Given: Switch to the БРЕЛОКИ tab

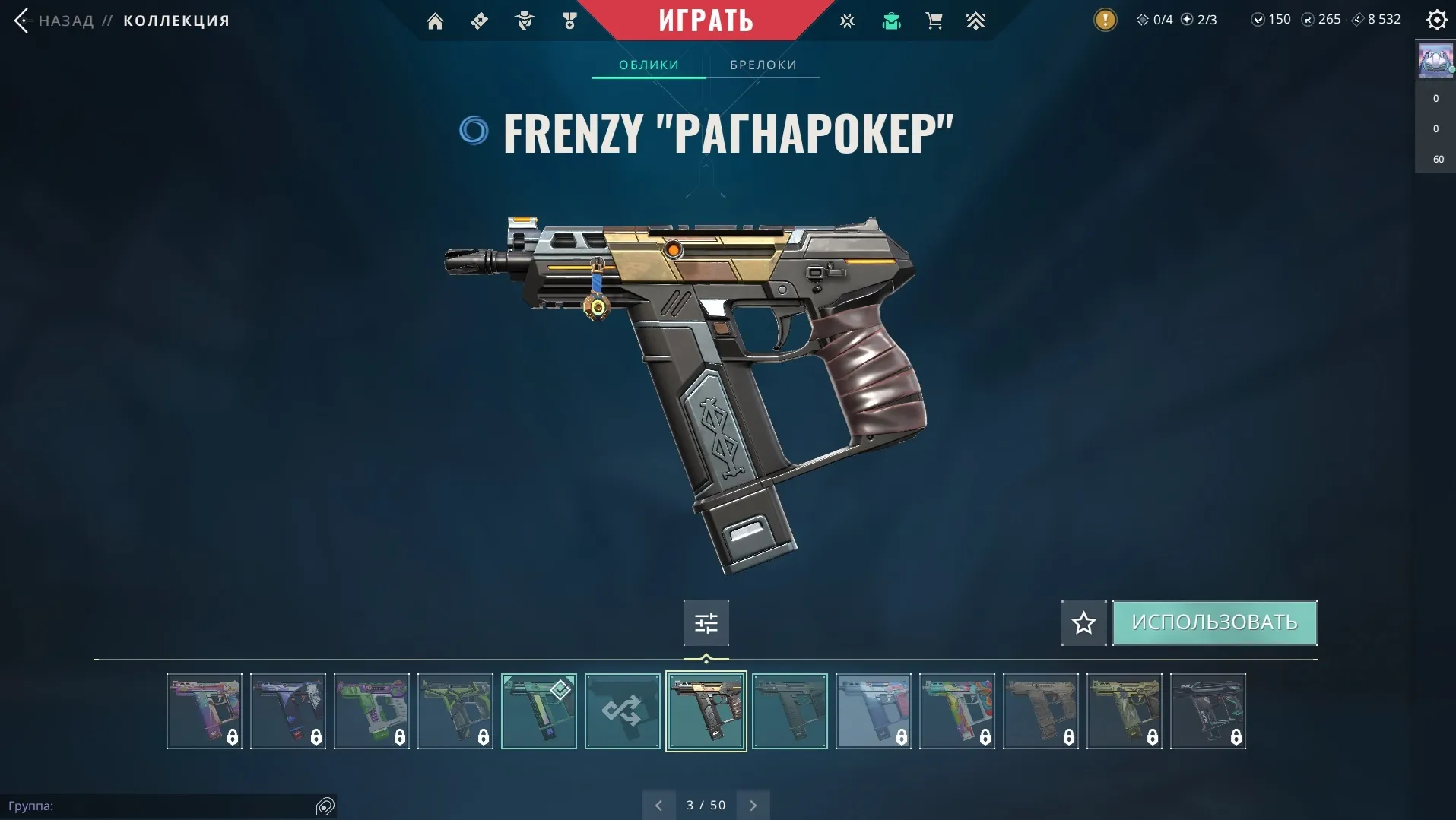Looking at the screenshot, I should (763, 65).
